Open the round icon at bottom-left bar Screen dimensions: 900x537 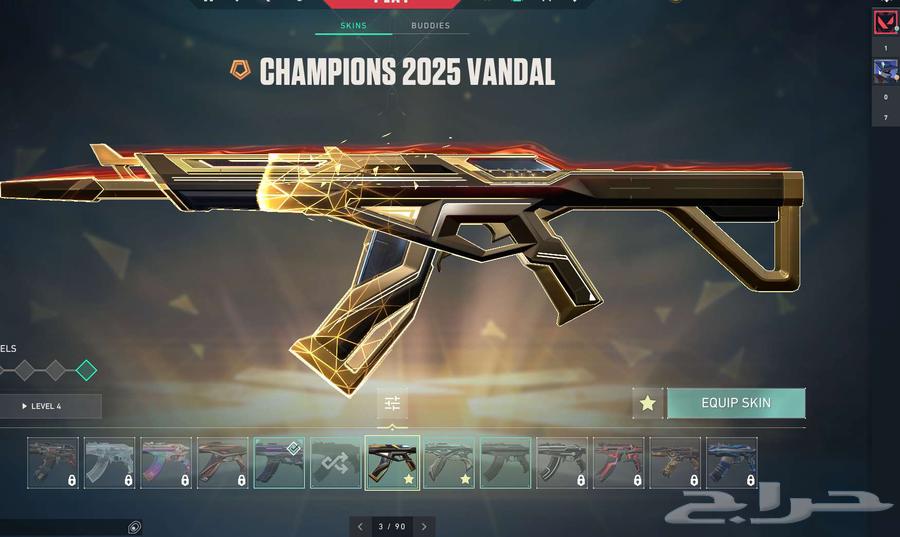tap(134, 527)
